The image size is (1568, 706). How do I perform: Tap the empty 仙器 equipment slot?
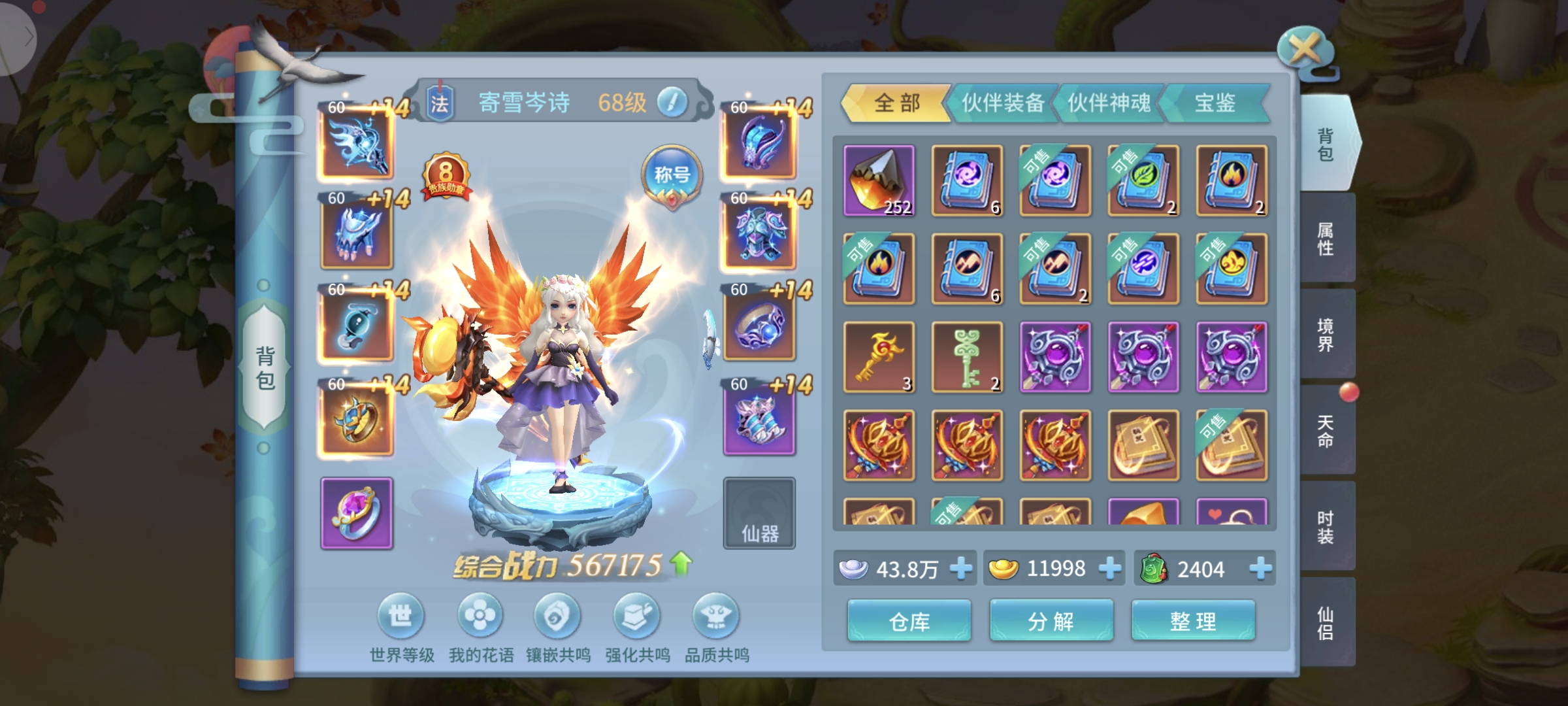pos(759,513)
